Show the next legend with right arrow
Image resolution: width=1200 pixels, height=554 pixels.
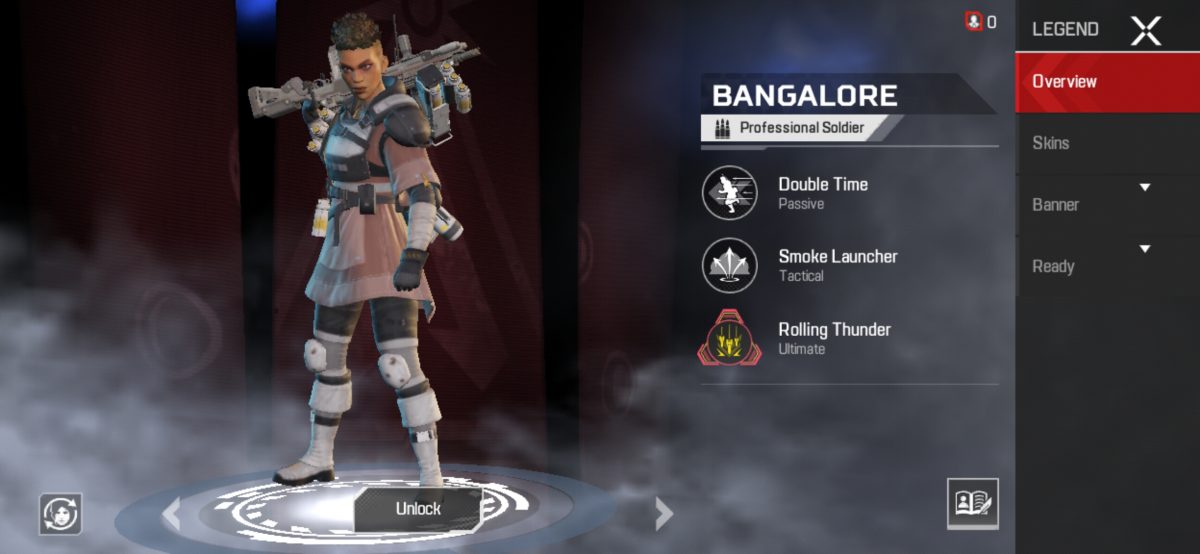pos(663,513)
